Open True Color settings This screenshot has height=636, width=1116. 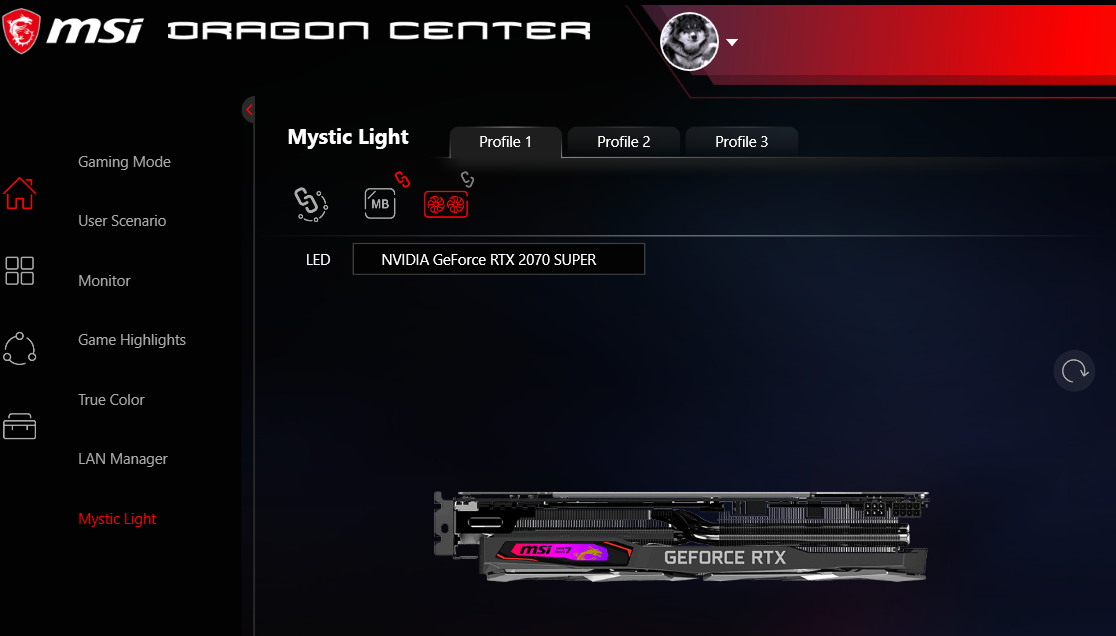(111, 400)
